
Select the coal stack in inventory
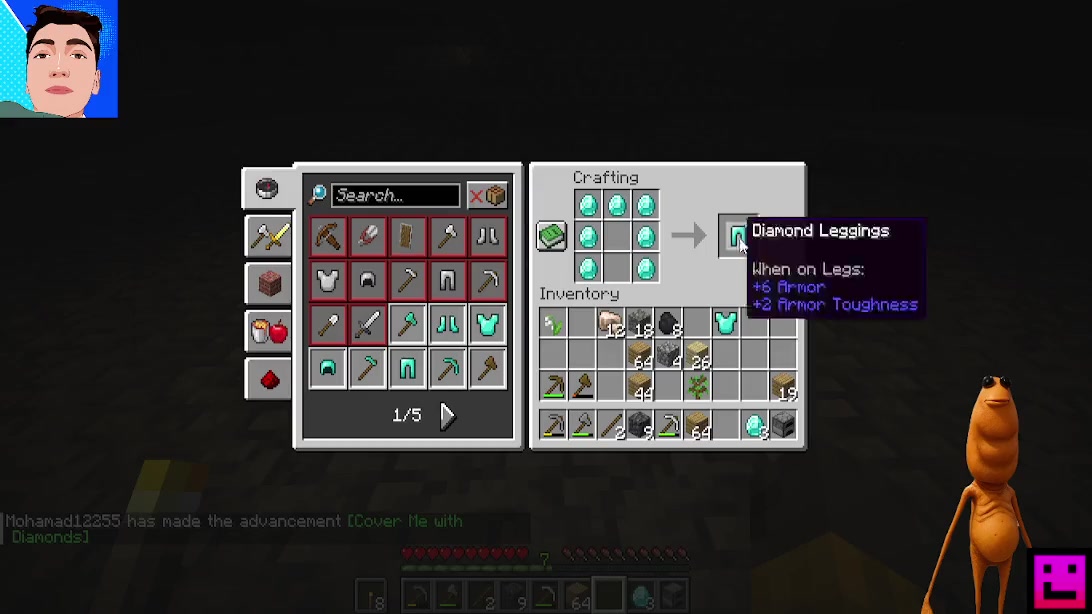coord(668,323)
